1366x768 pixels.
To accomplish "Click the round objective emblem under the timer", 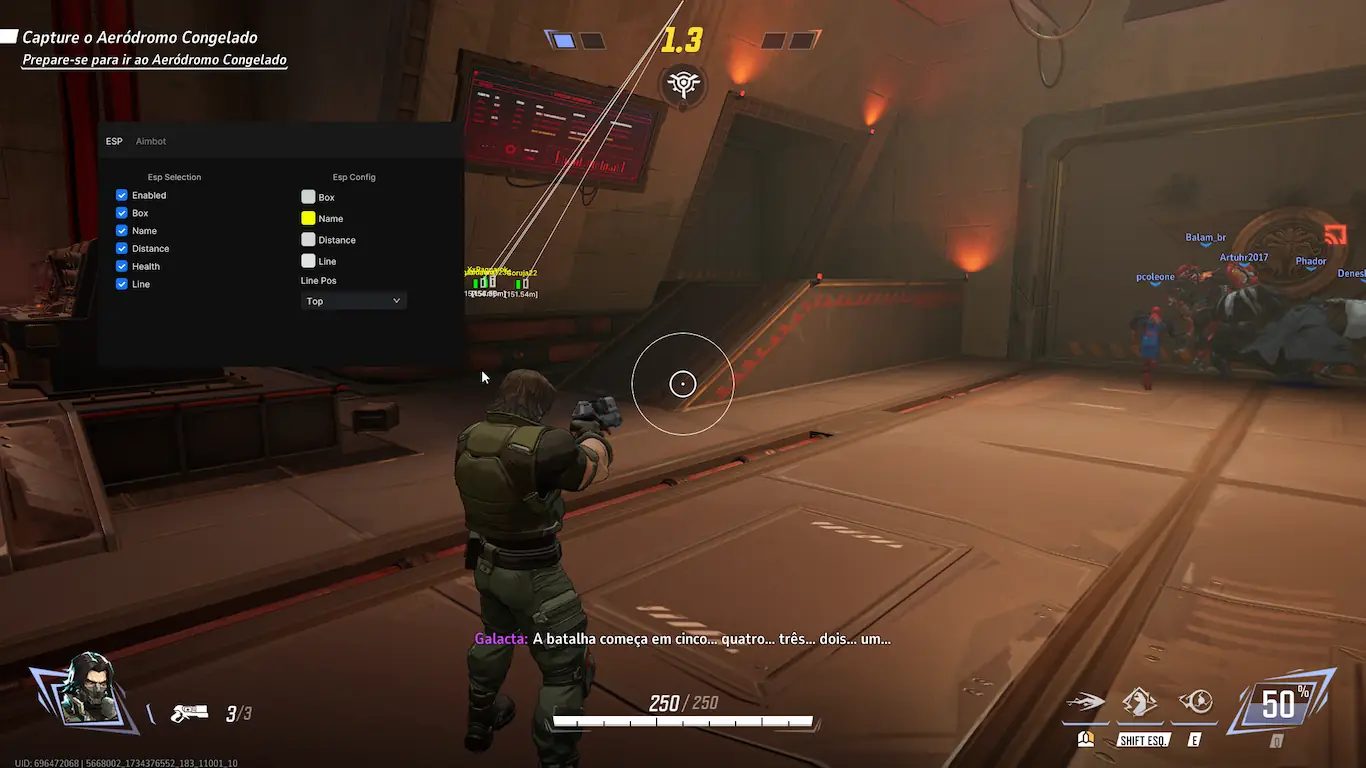I will pyautogui.click(x=683, y=84).
